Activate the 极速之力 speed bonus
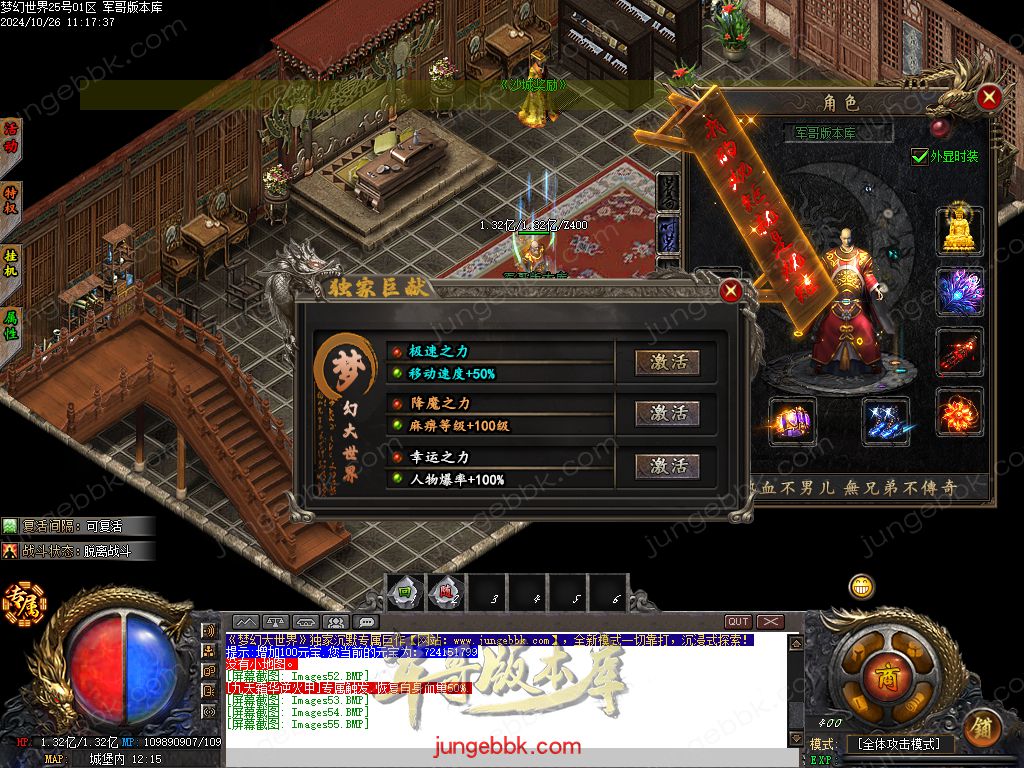1024x768 pixels. click(669, 362)
